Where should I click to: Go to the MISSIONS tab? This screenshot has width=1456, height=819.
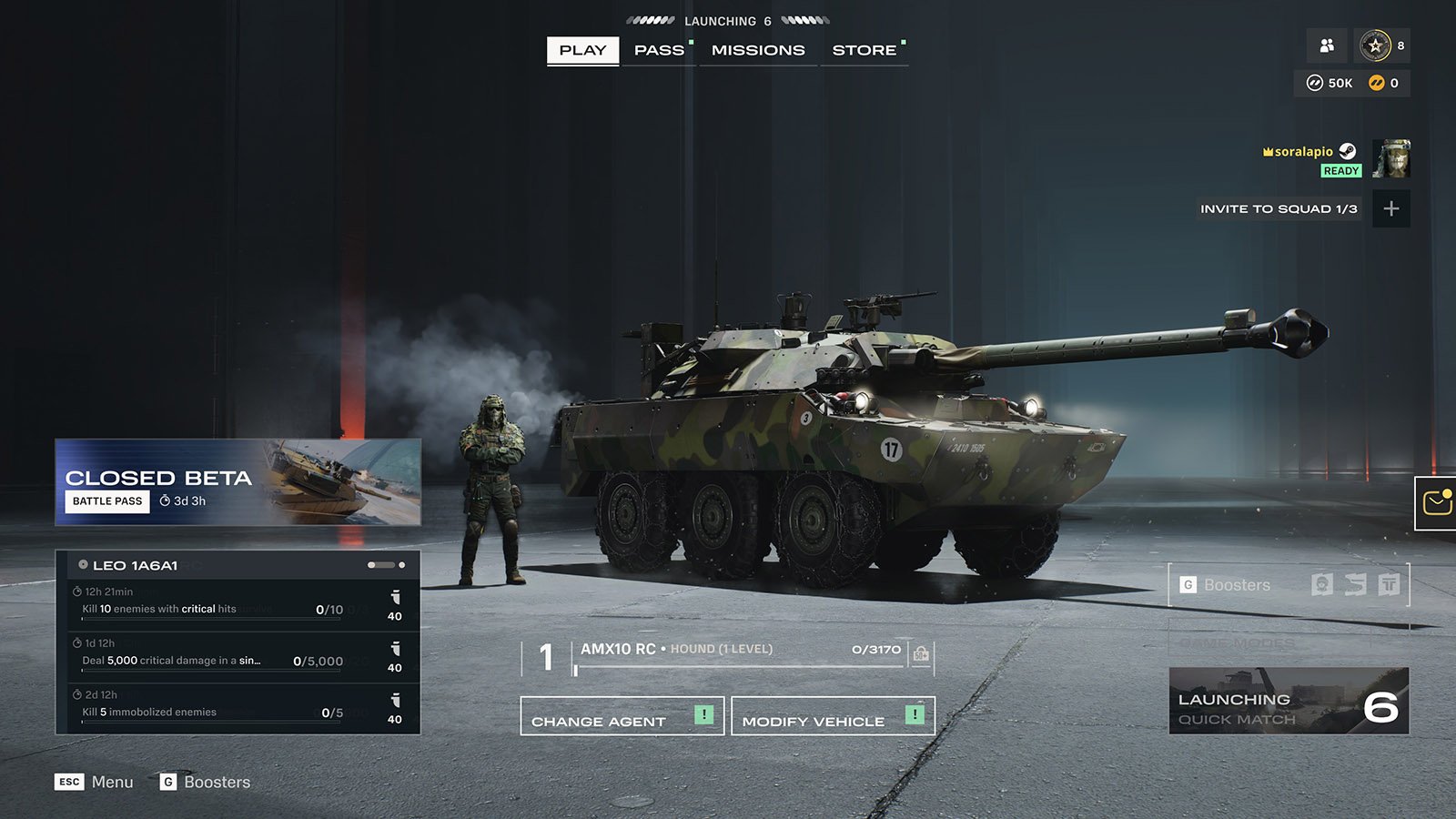758,50
